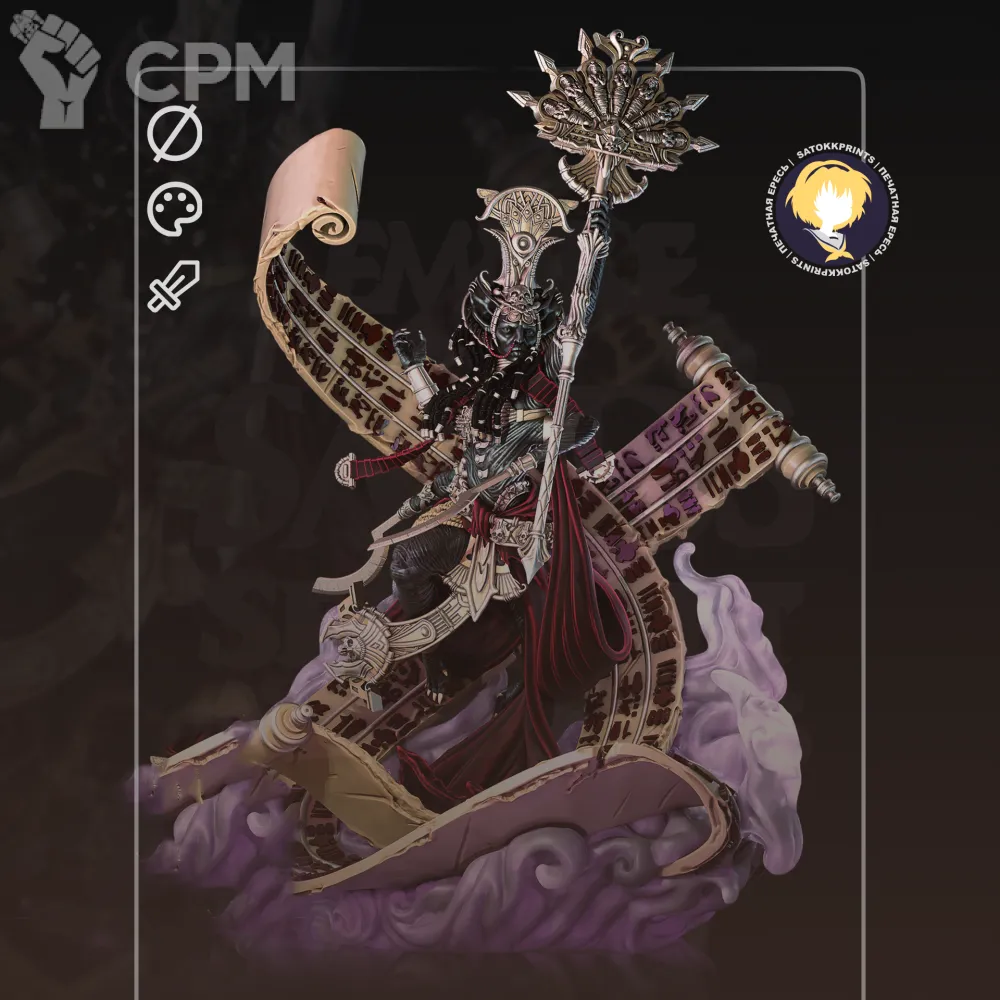Click the CPM fist logo
Viewport: 1000px width, 1000px height.
(x=60, y=70)
